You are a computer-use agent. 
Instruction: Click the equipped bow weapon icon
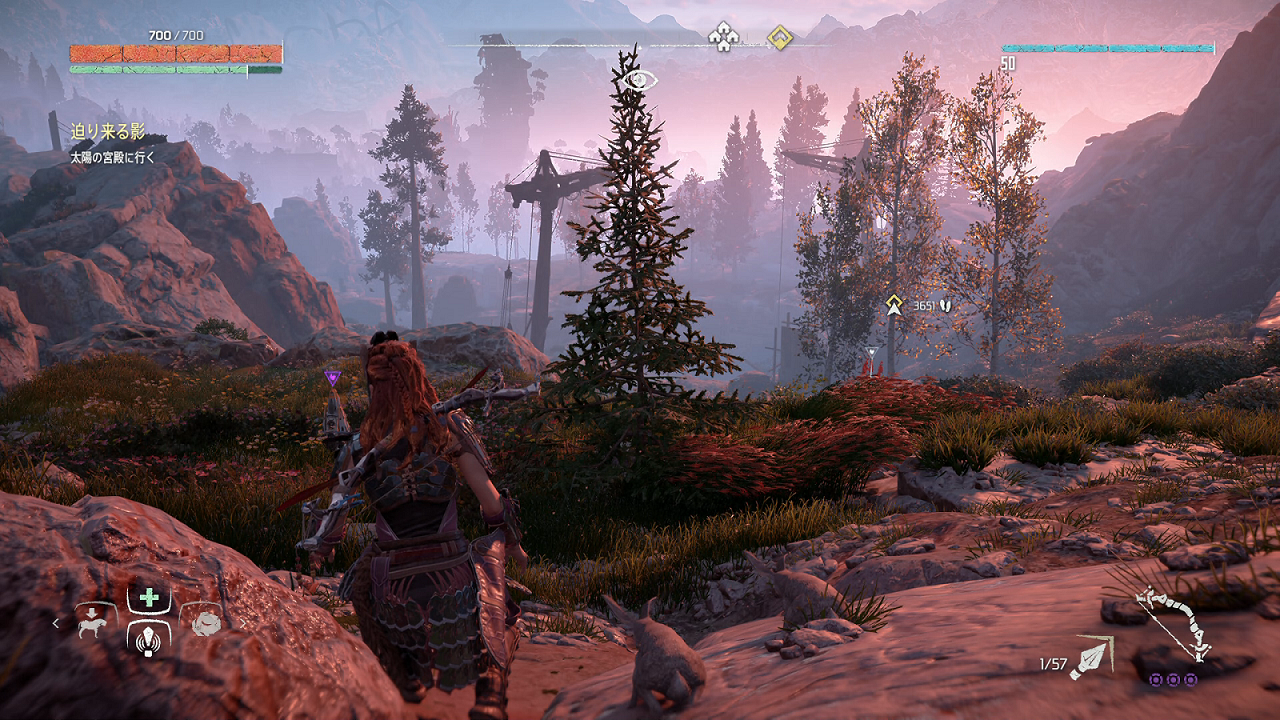pyautogui.click(x=1174, y=622)
